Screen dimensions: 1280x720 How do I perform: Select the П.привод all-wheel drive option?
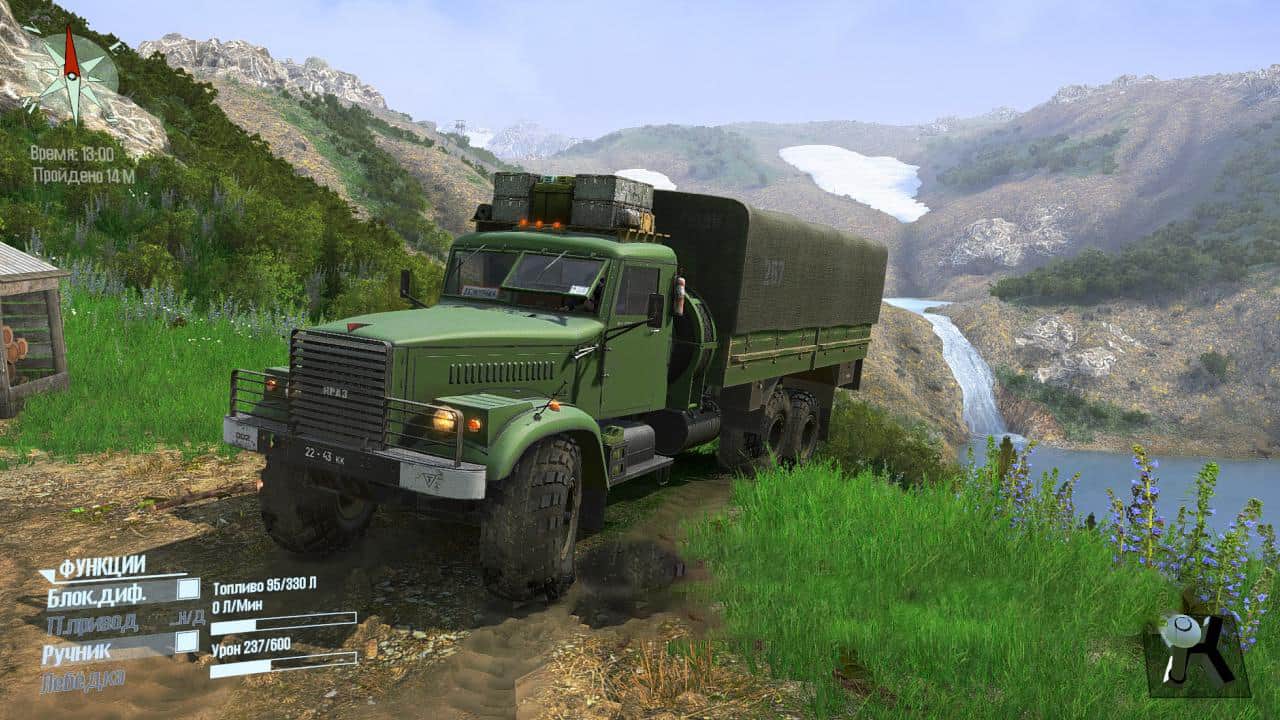click(92, 624)
